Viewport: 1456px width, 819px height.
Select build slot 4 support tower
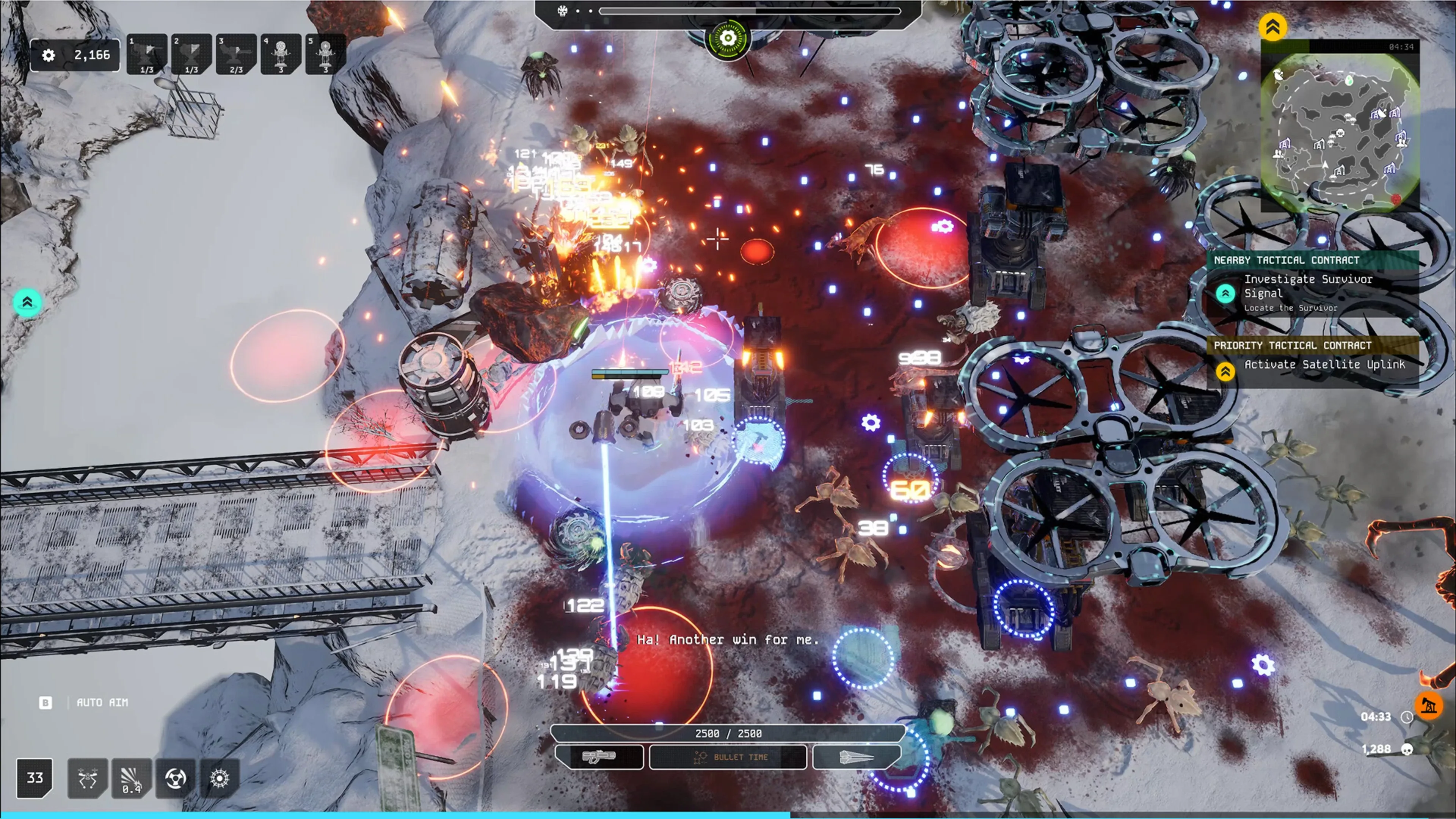point(281,54)
